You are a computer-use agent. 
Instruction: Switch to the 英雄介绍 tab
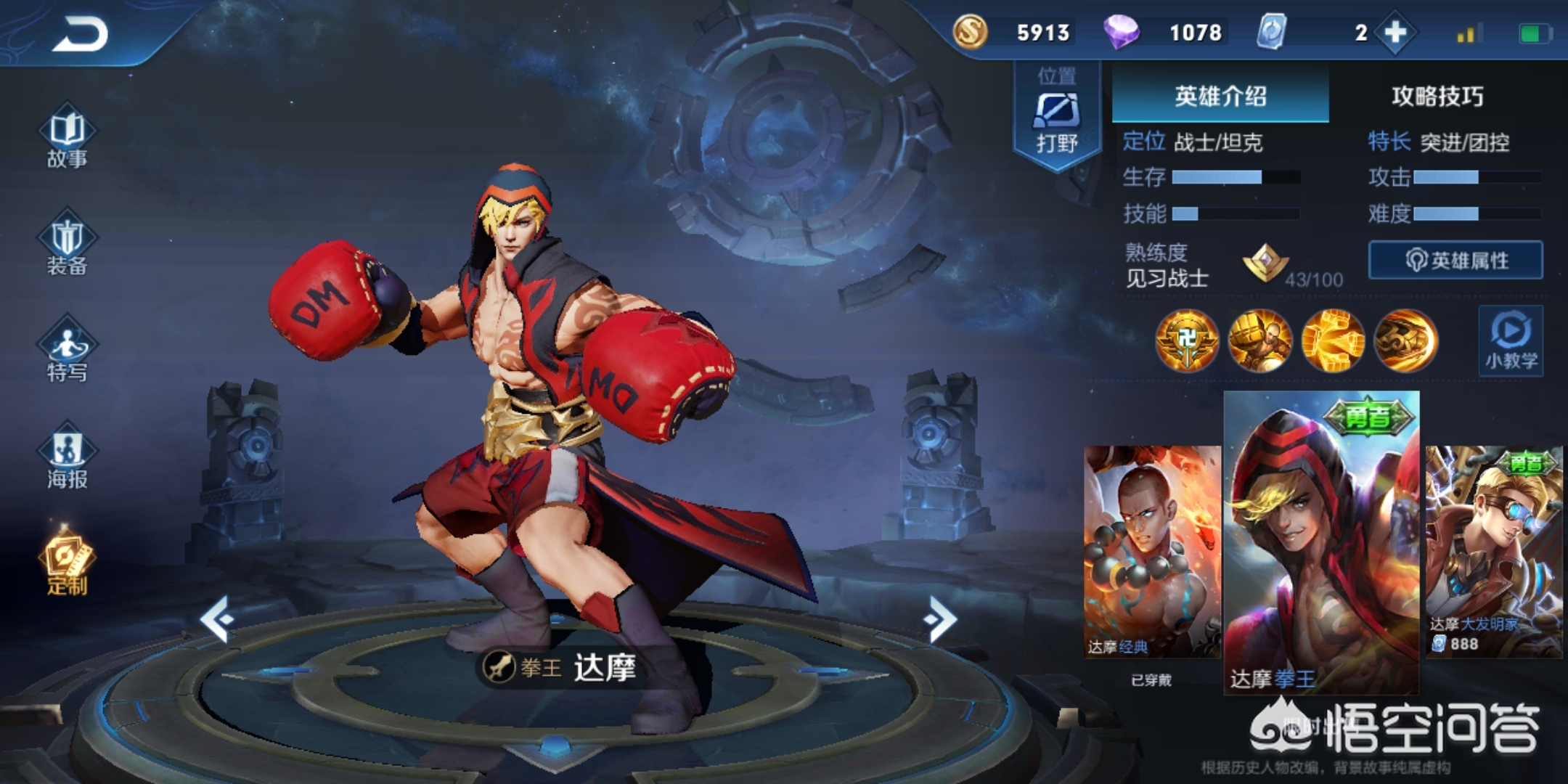(x=1220, y=96)
